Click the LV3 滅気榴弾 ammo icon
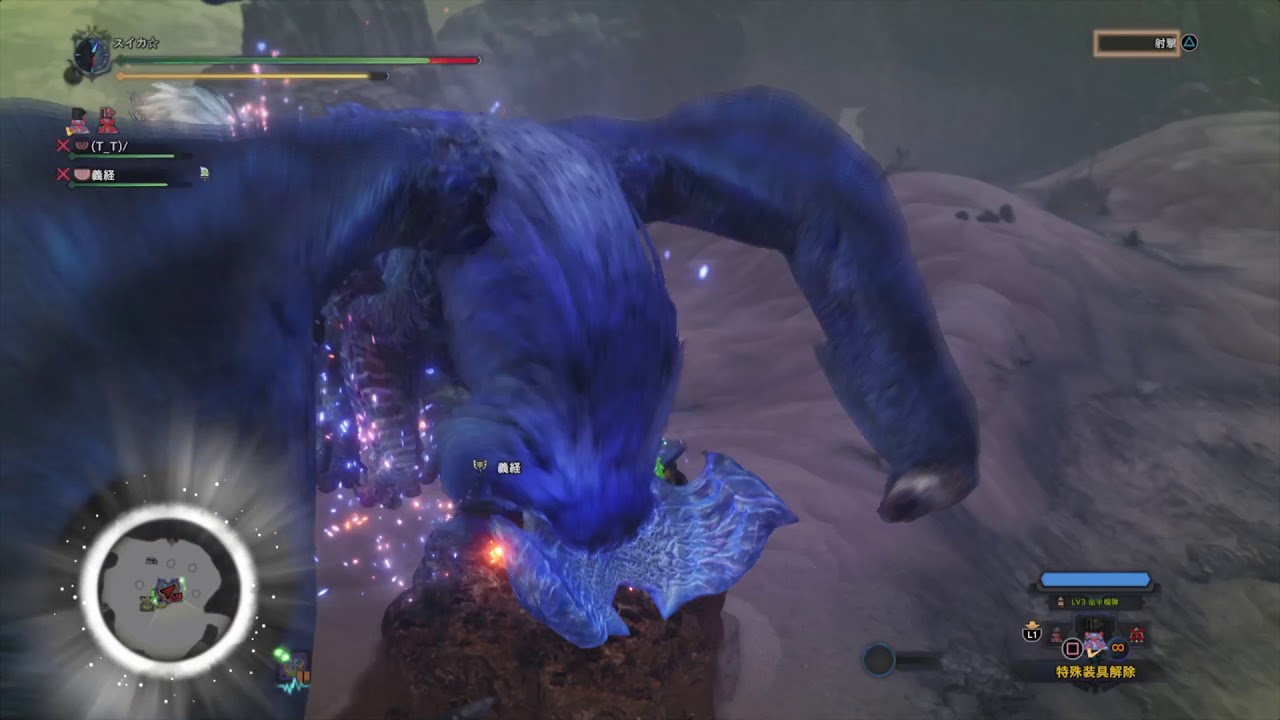 pos(1061,602)
